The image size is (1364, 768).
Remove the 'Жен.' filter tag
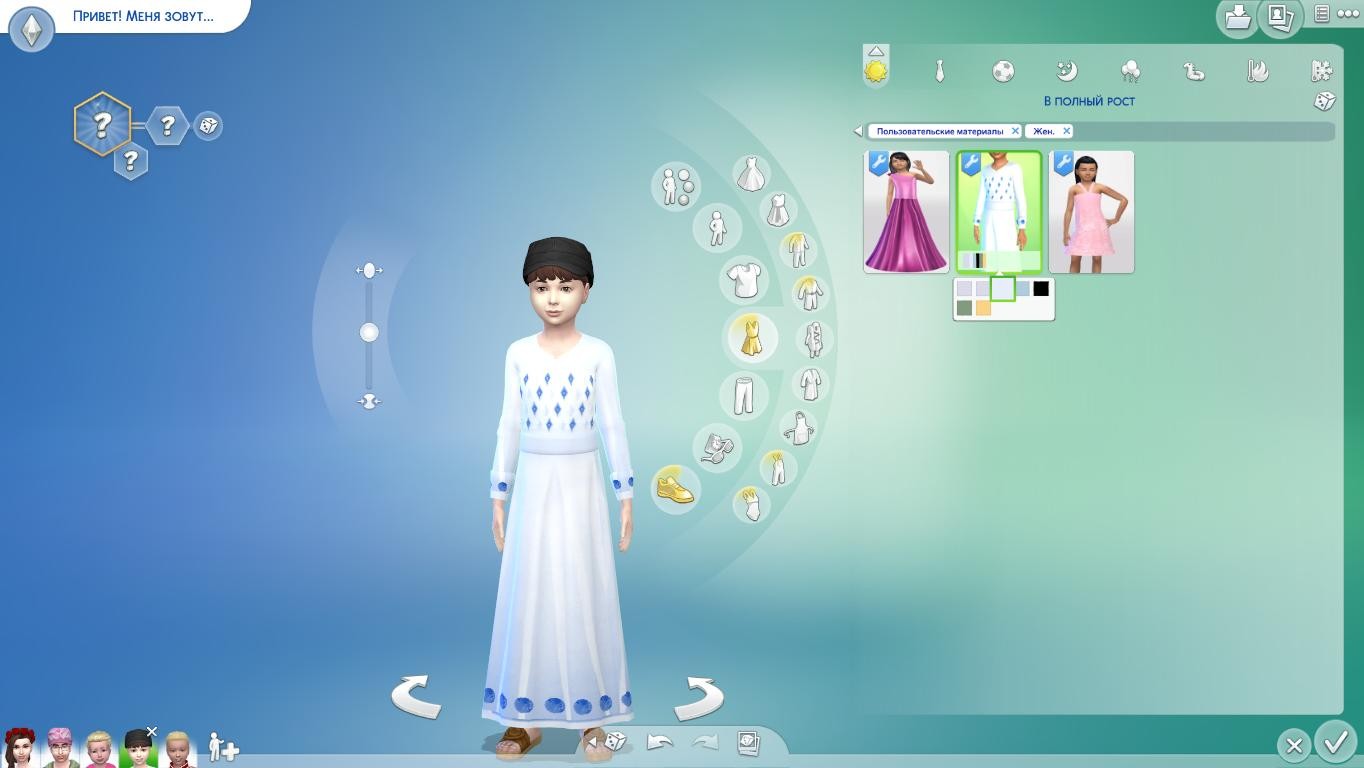pyautogui.click(x=1066, y=131)
